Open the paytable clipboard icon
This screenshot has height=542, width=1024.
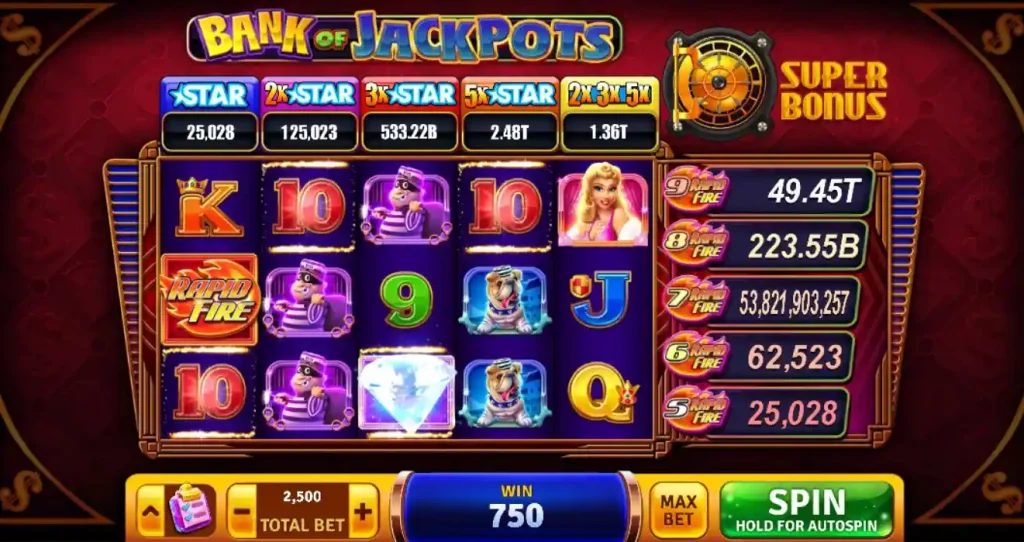(187, 510)
